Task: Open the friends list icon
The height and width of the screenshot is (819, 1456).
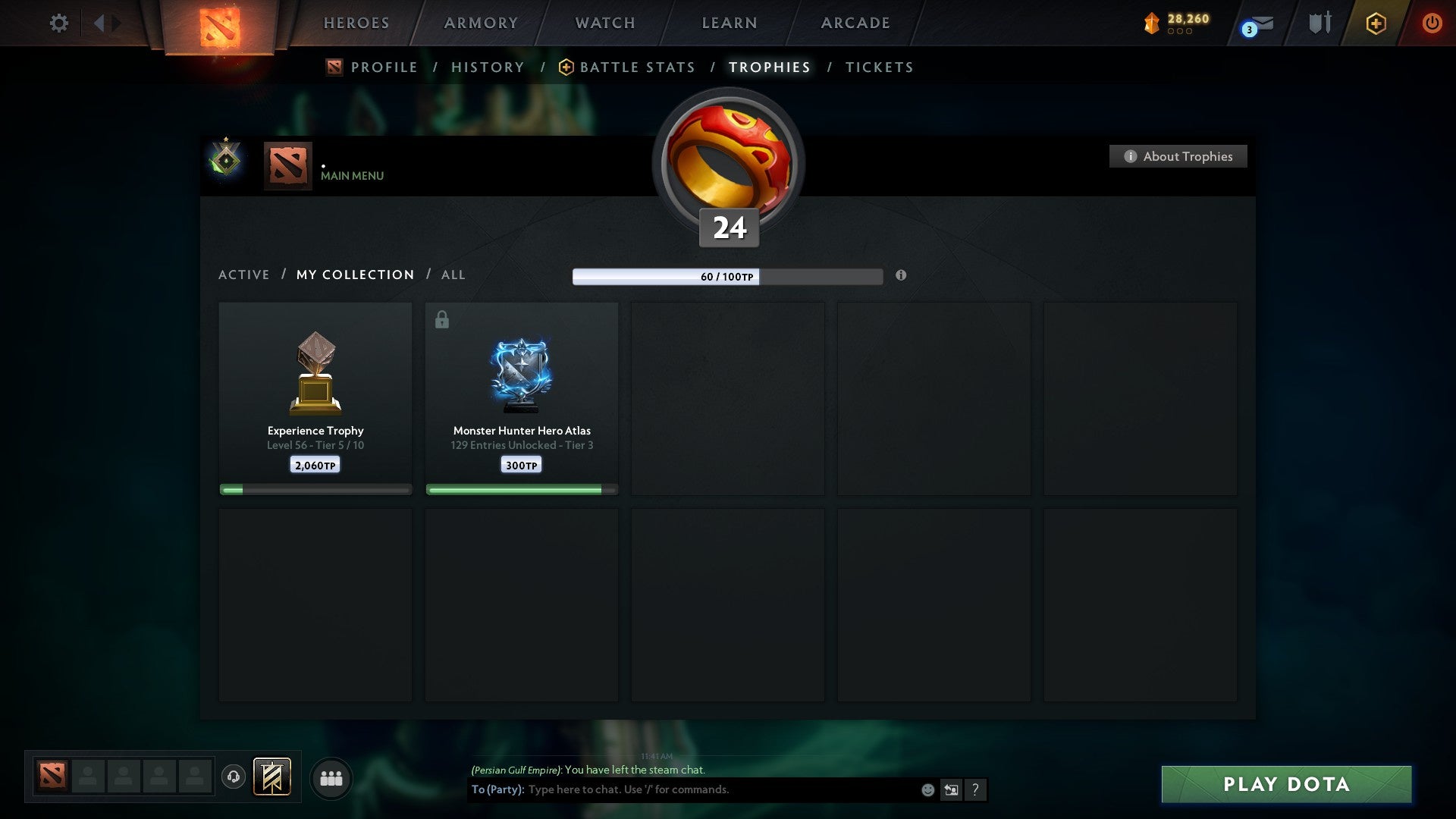Action: point(331,777)
